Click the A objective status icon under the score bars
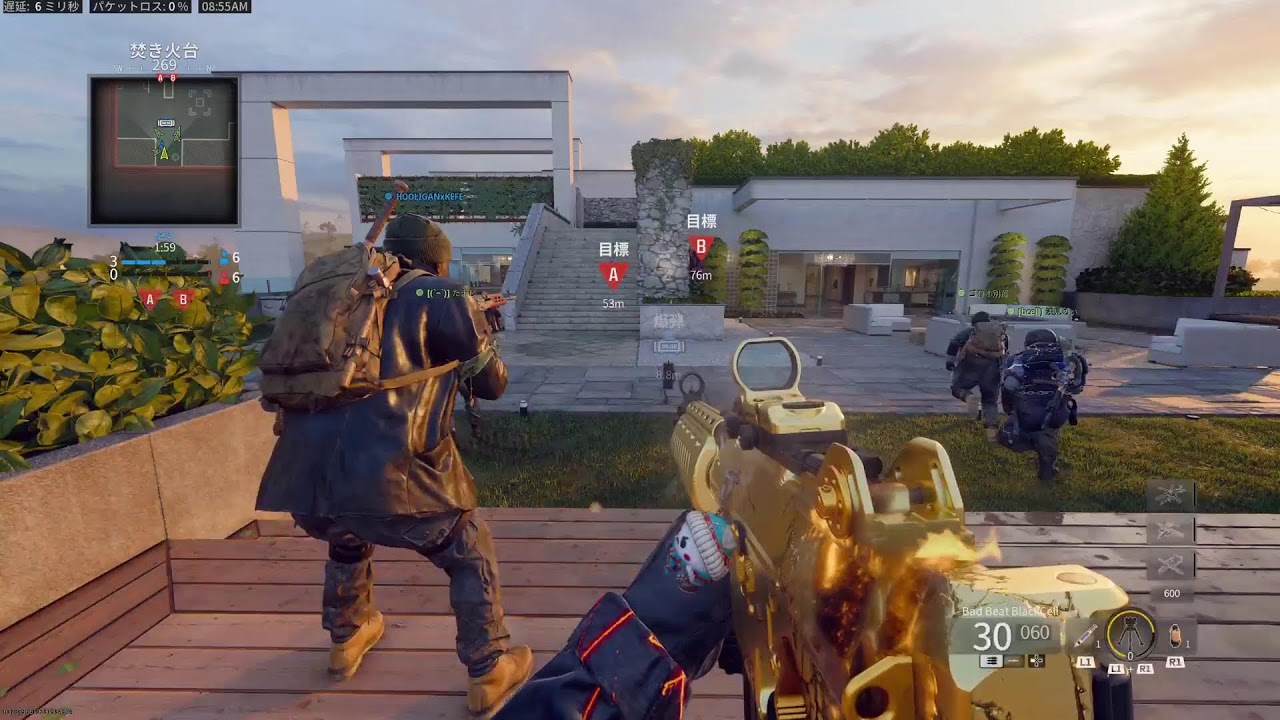The width and height of the screenshot is (1280, 720). pos(150,299)
